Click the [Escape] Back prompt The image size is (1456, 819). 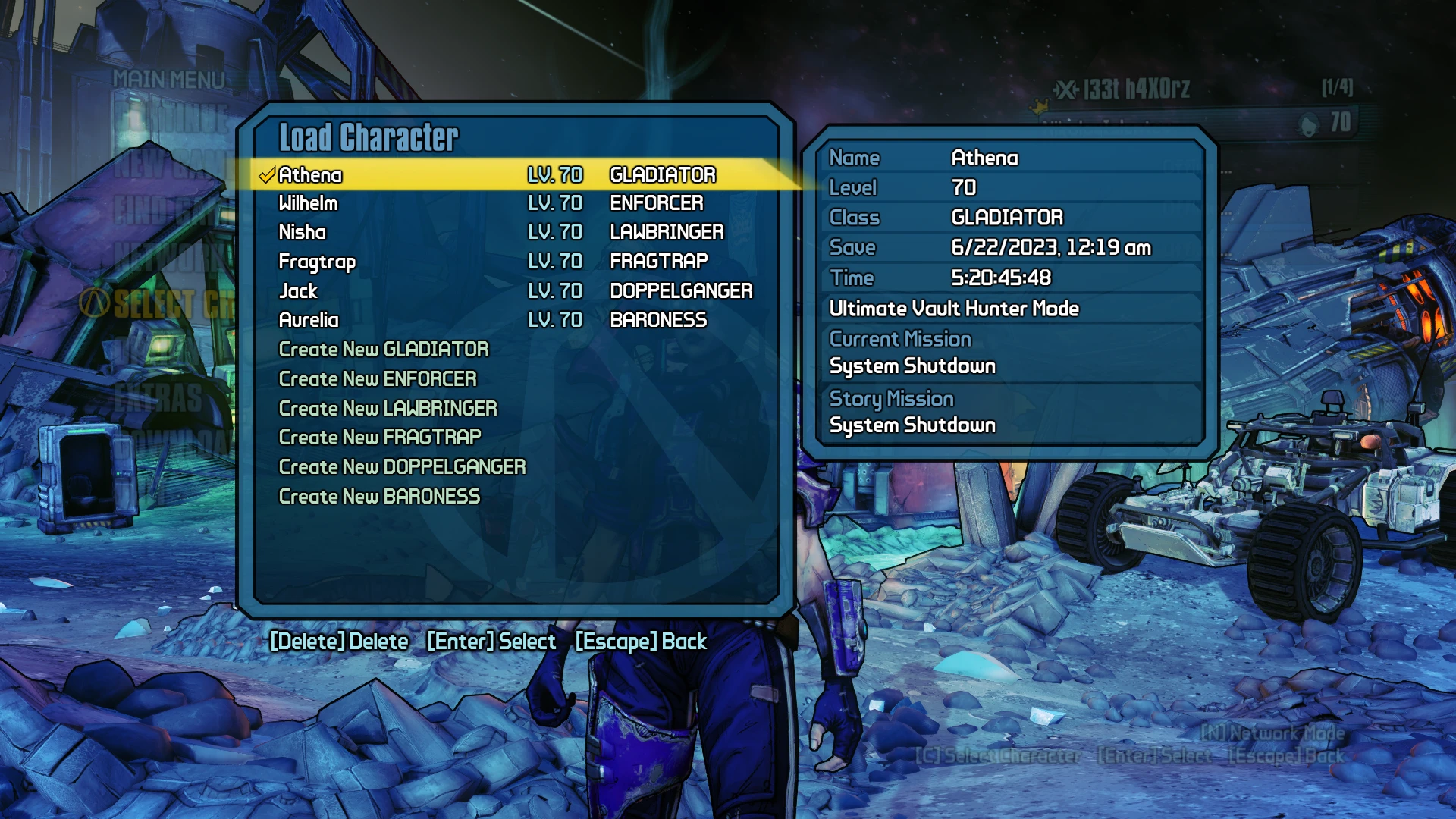coord(641,641)
